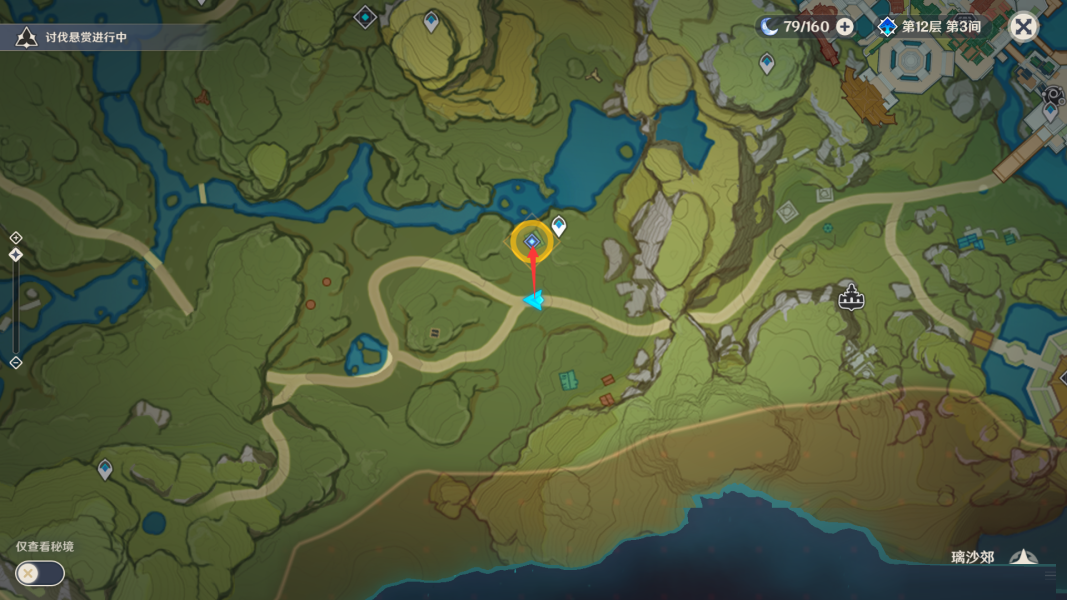Toggle the 仅查看秘境 domain-only filter
This screenshot has height=600, width=1067.
click(x=40, y=573)
